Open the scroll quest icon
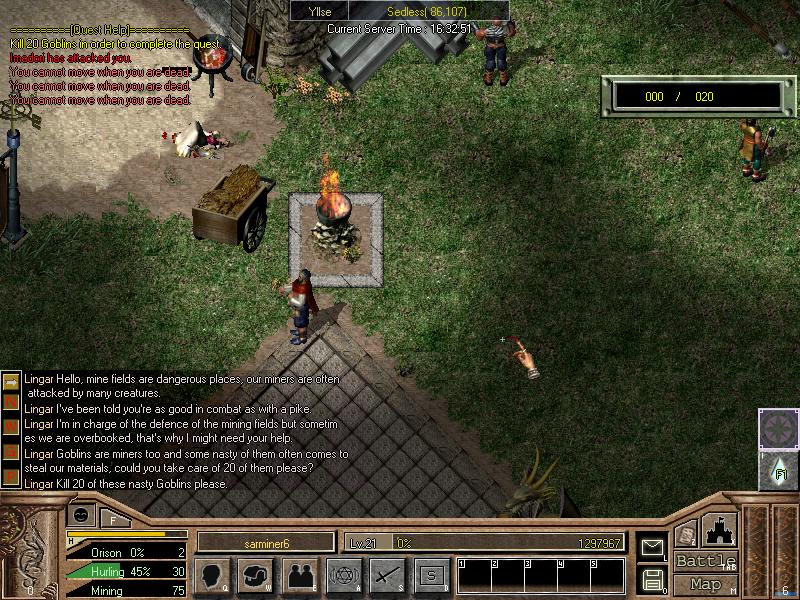 click(x=685, y=534)
